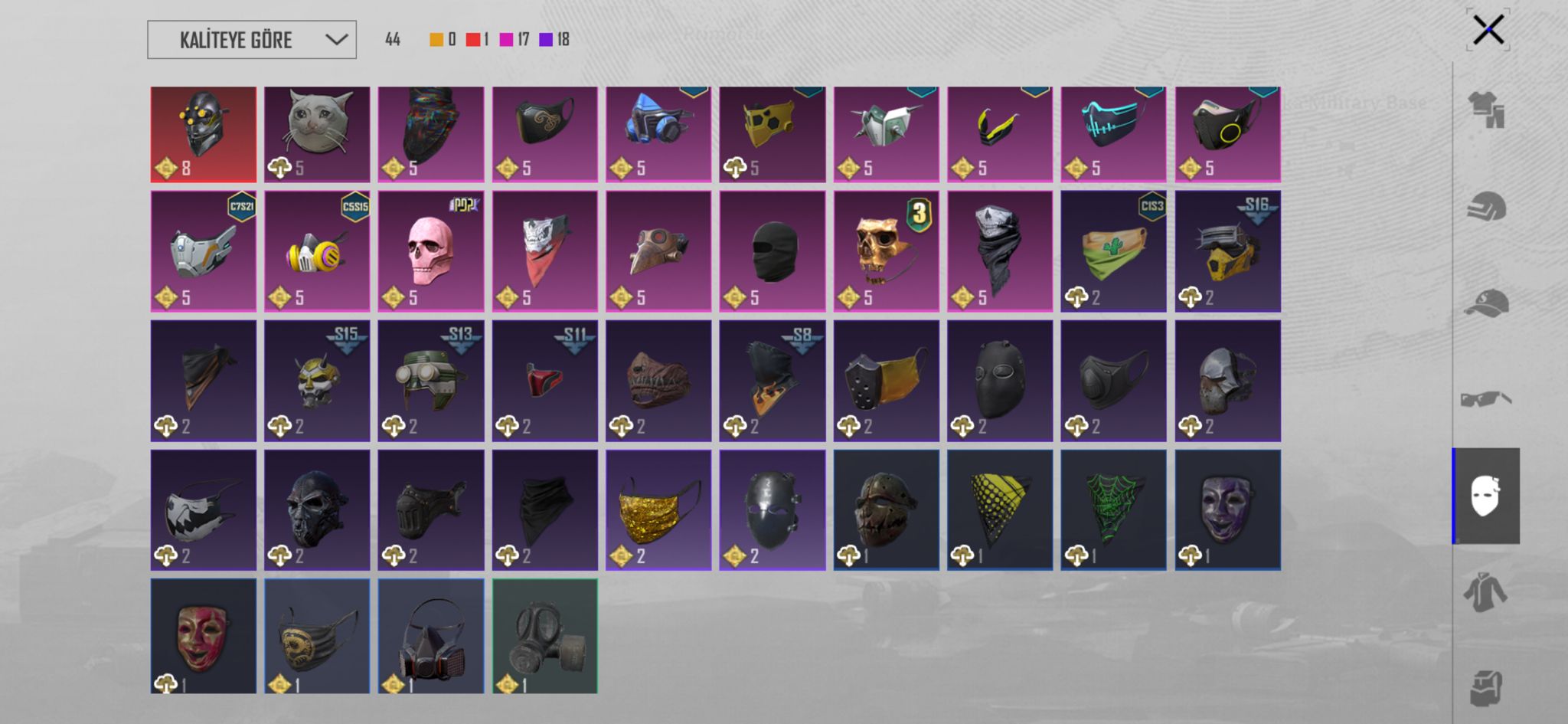The width and height of the screenshot is (1568, 724).
Task: Switch to the backpack category tab
Action: coord(1486,687)
